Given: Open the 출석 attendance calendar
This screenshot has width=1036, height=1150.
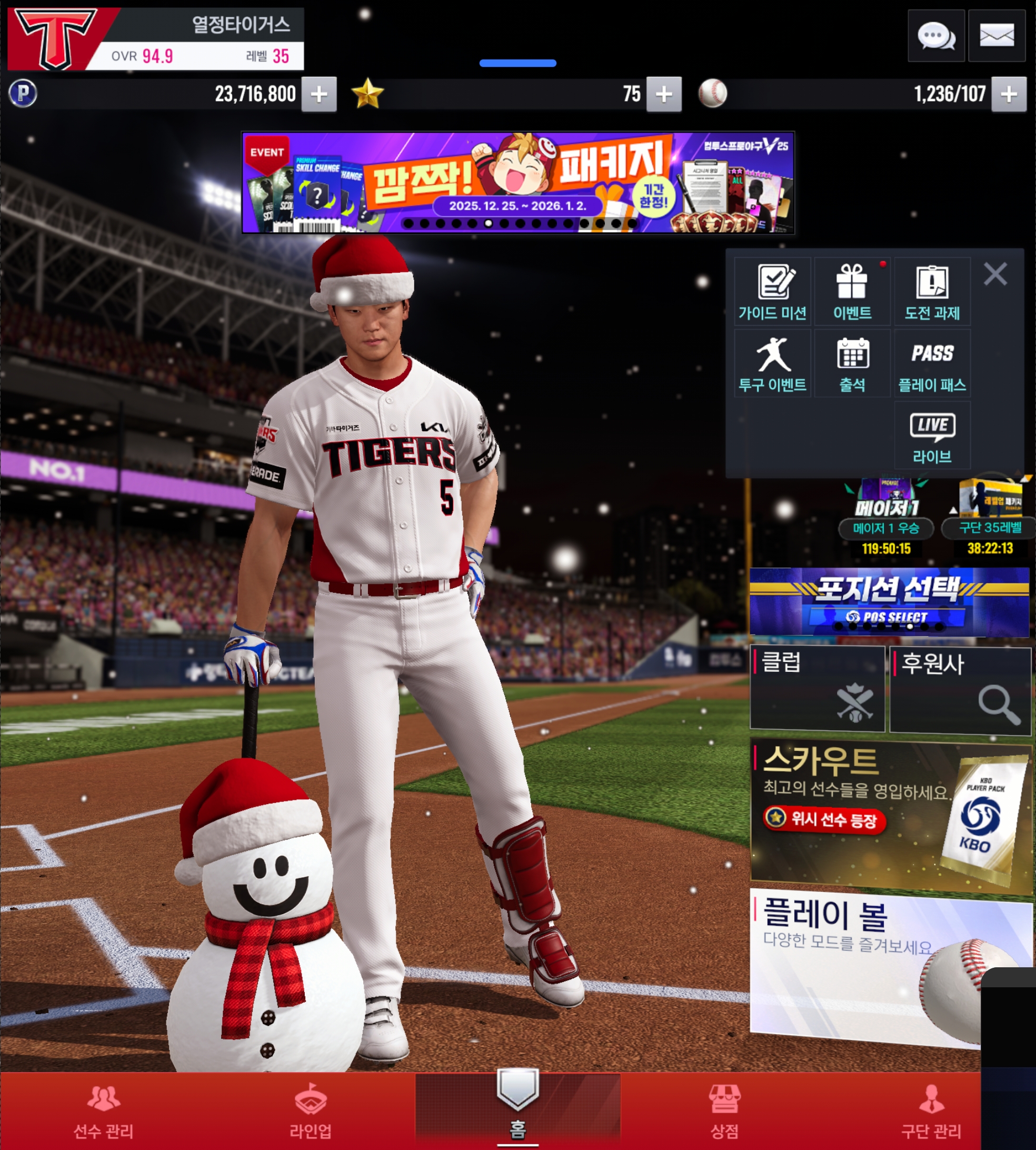Looking at the screenshot, I should click(852, 364).
